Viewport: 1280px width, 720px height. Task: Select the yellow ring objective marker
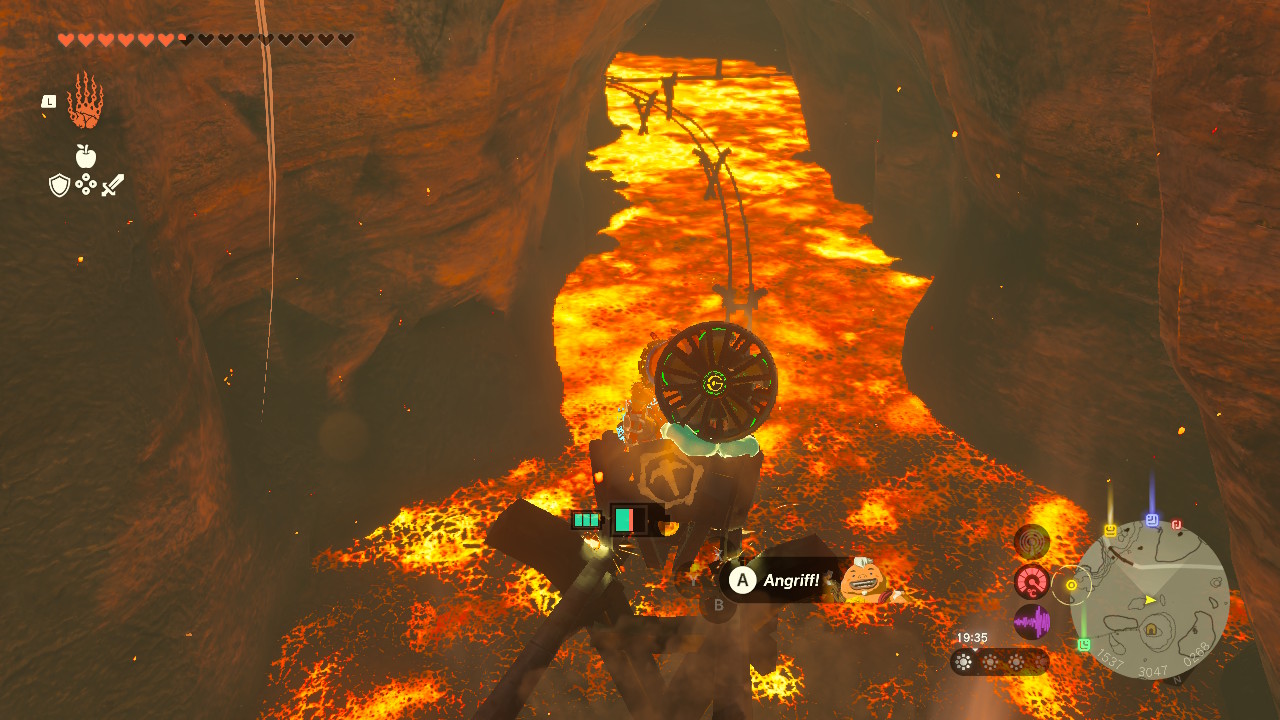1072,585
